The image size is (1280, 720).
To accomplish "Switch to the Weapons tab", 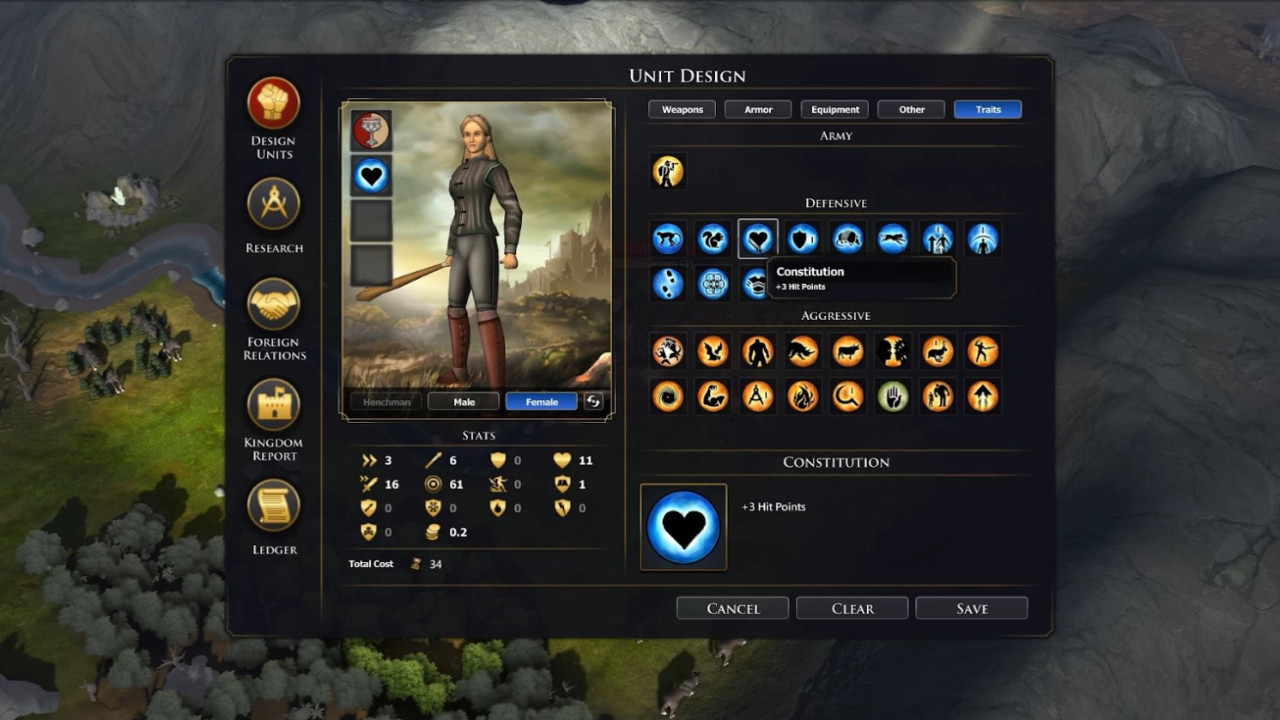I will point(682,109).
